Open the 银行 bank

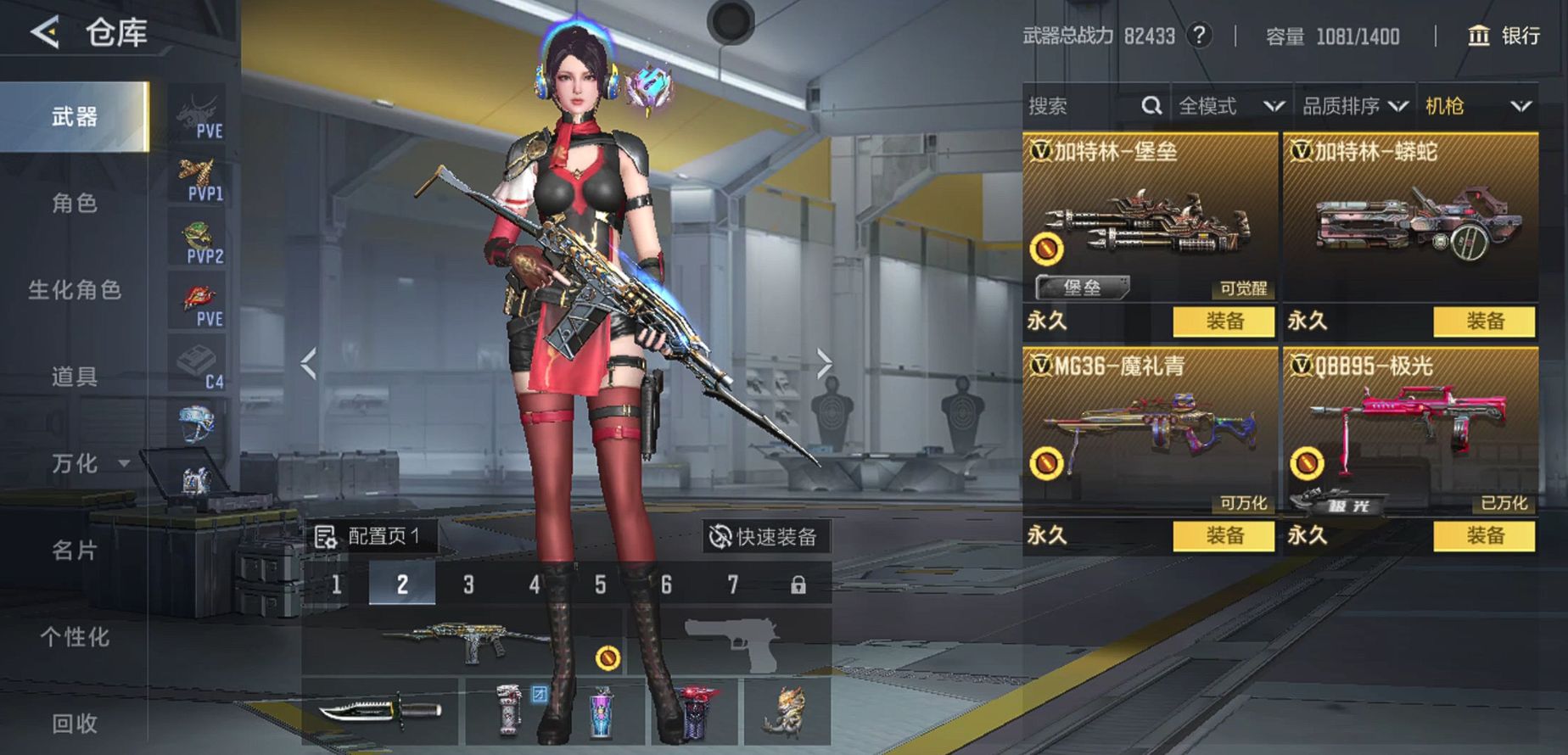click(x=1504, y=36)
